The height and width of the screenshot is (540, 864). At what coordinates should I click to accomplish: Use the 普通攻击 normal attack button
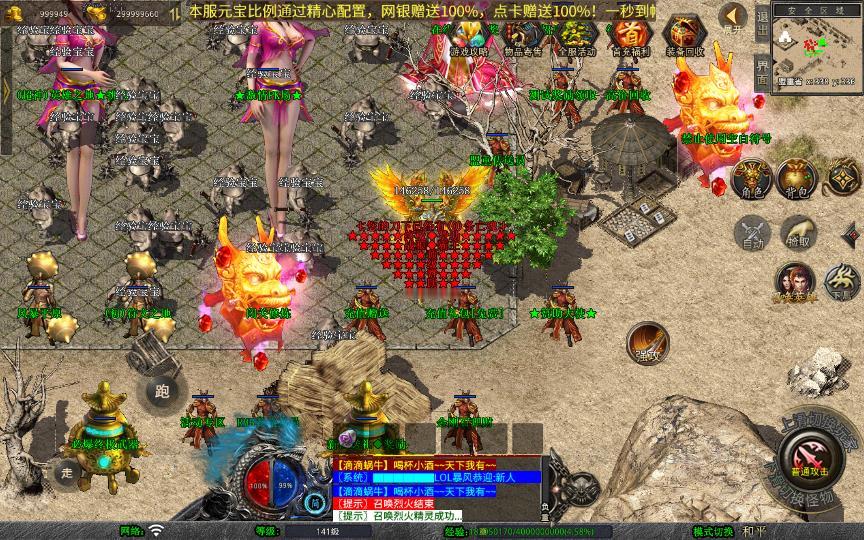(x=807, y=459)
